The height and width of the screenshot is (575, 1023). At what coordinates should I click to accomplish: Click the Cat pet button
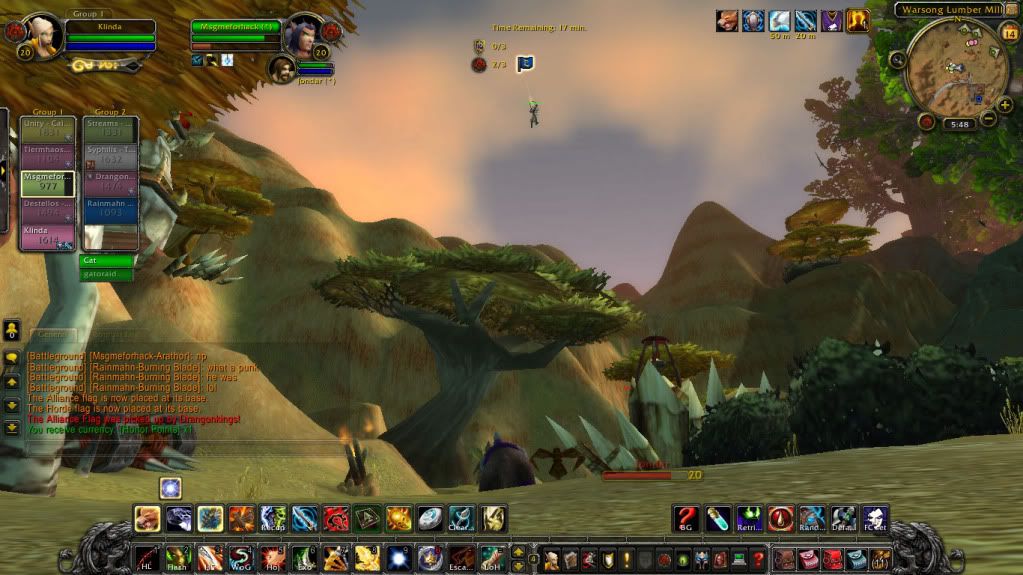point(105,260)
